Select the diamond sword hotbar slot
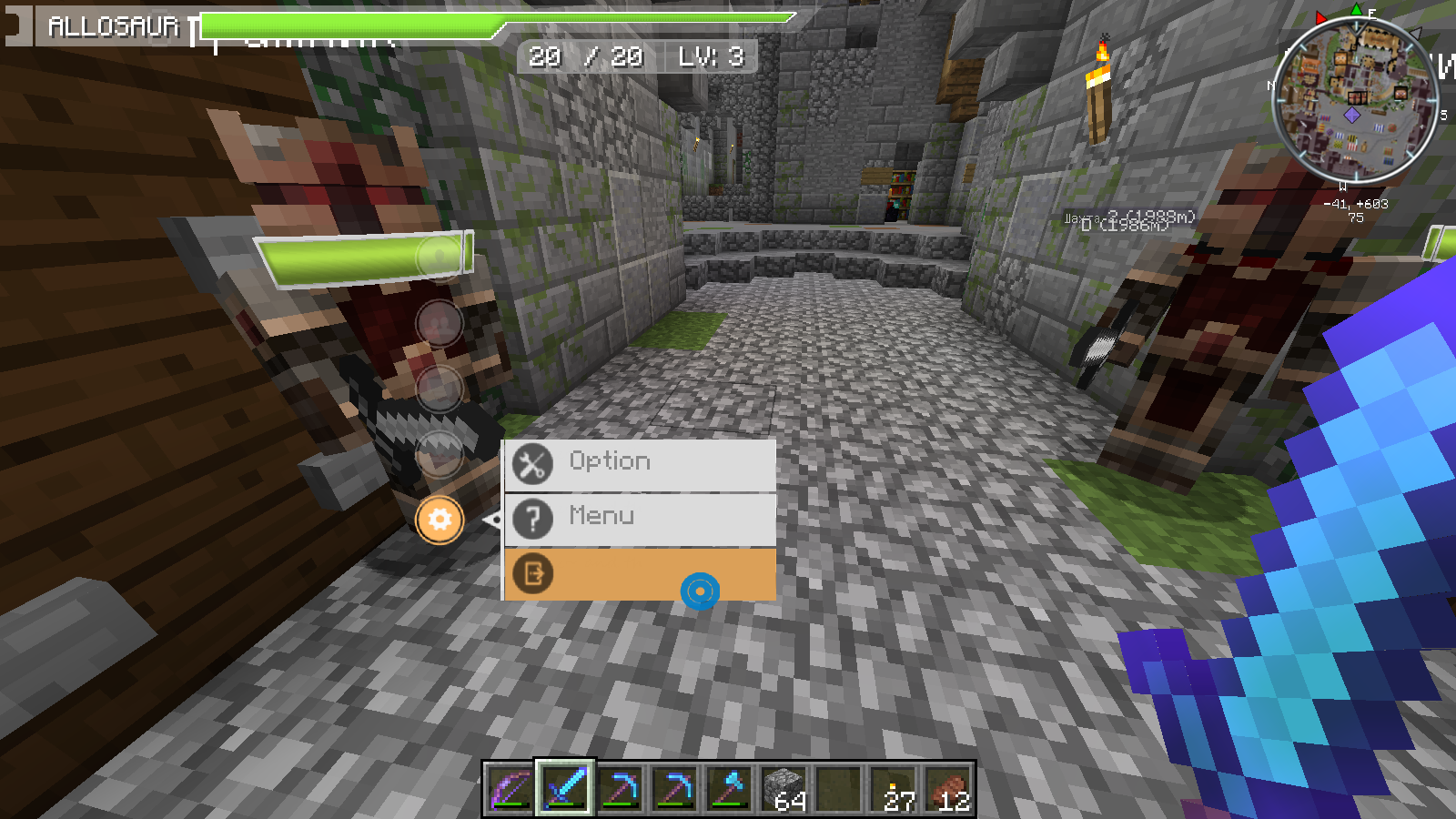The width and height of the screenshot is (1456, 819). [565, 788]
